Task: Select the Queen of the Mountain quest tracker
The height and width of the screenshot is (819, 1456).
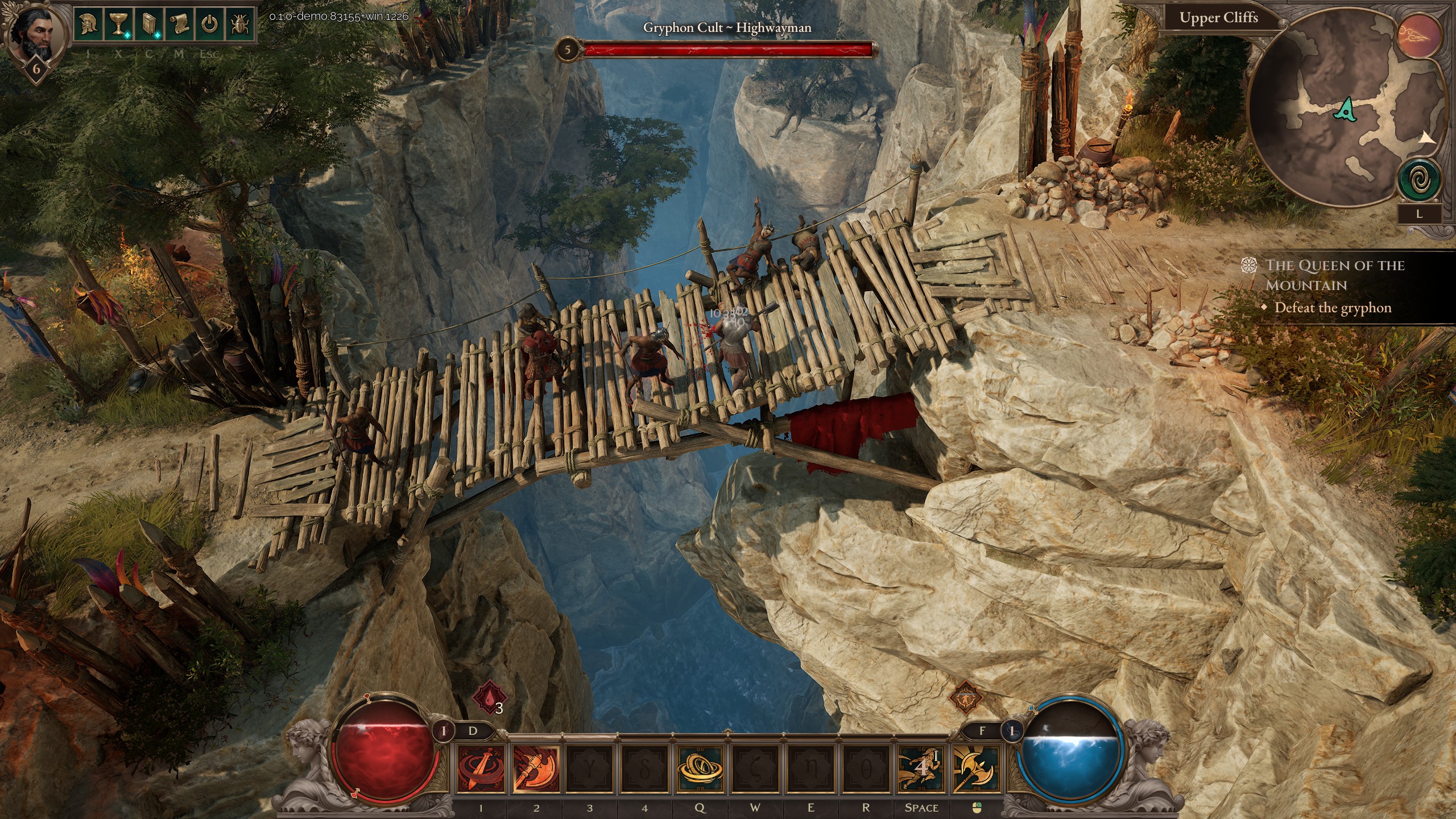Action: 1334,275
